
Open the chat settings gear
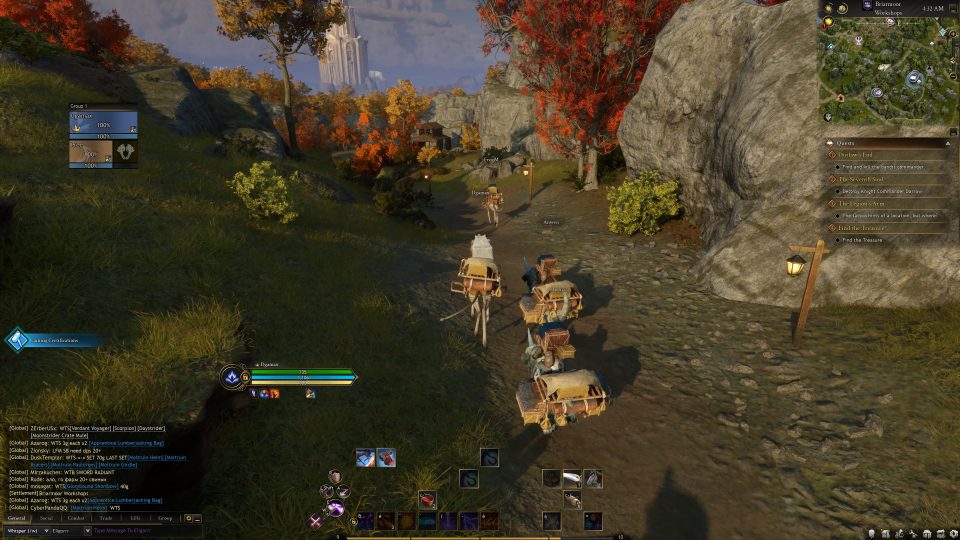188,518
